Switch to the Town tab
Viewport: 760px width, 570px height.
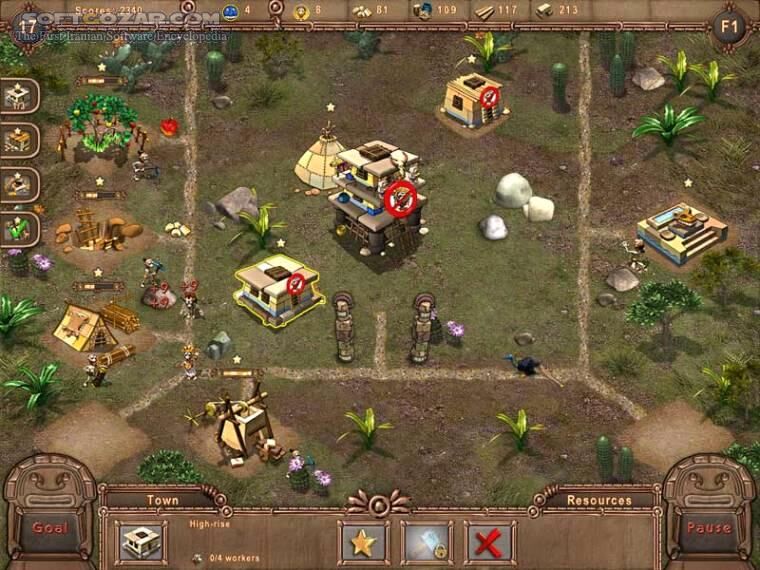pyautogui.click(x=162, y=500)
